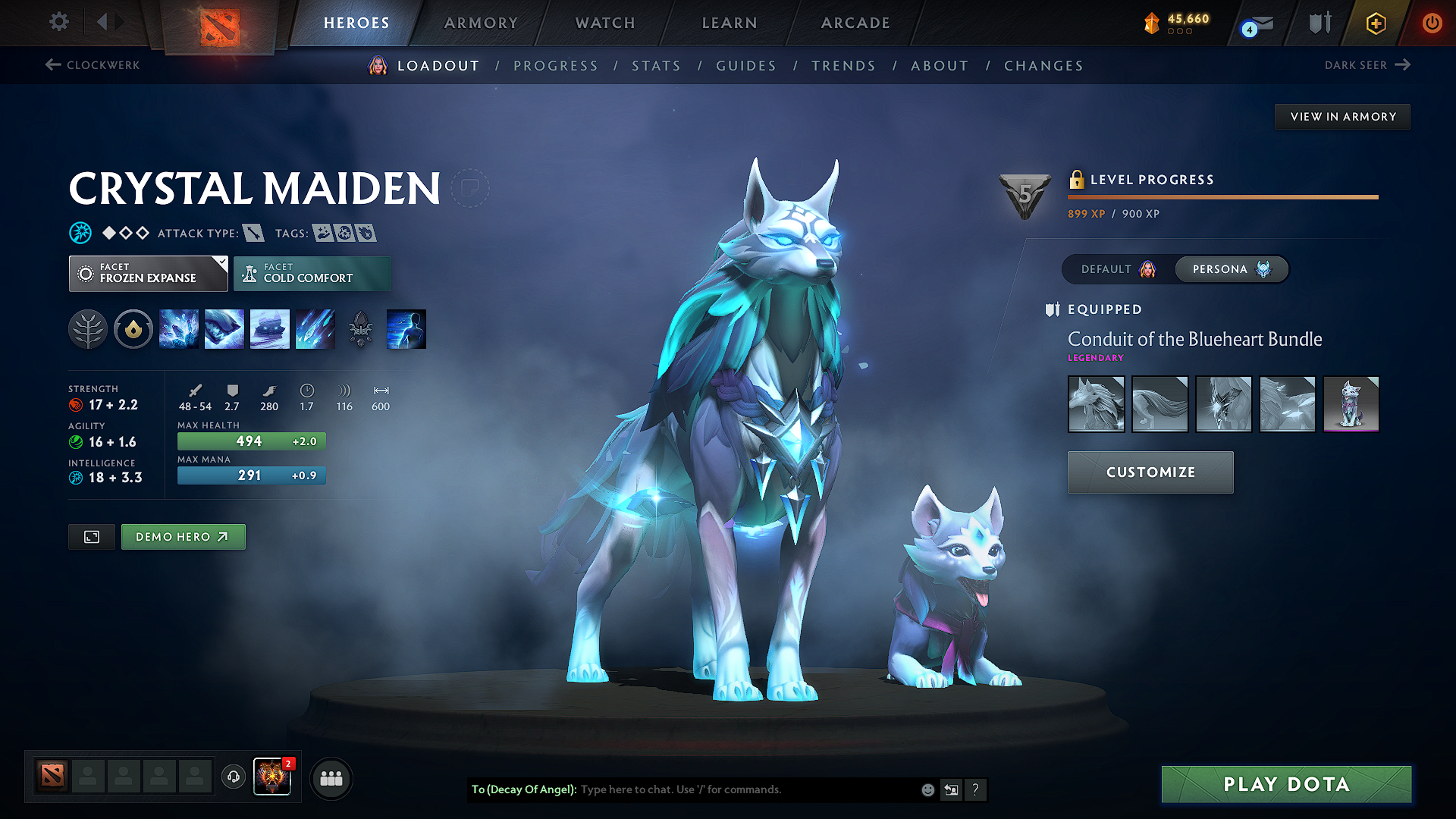View the Freezing Field ability icon
The image size is (1456, 819).
(x=315, y=328)
